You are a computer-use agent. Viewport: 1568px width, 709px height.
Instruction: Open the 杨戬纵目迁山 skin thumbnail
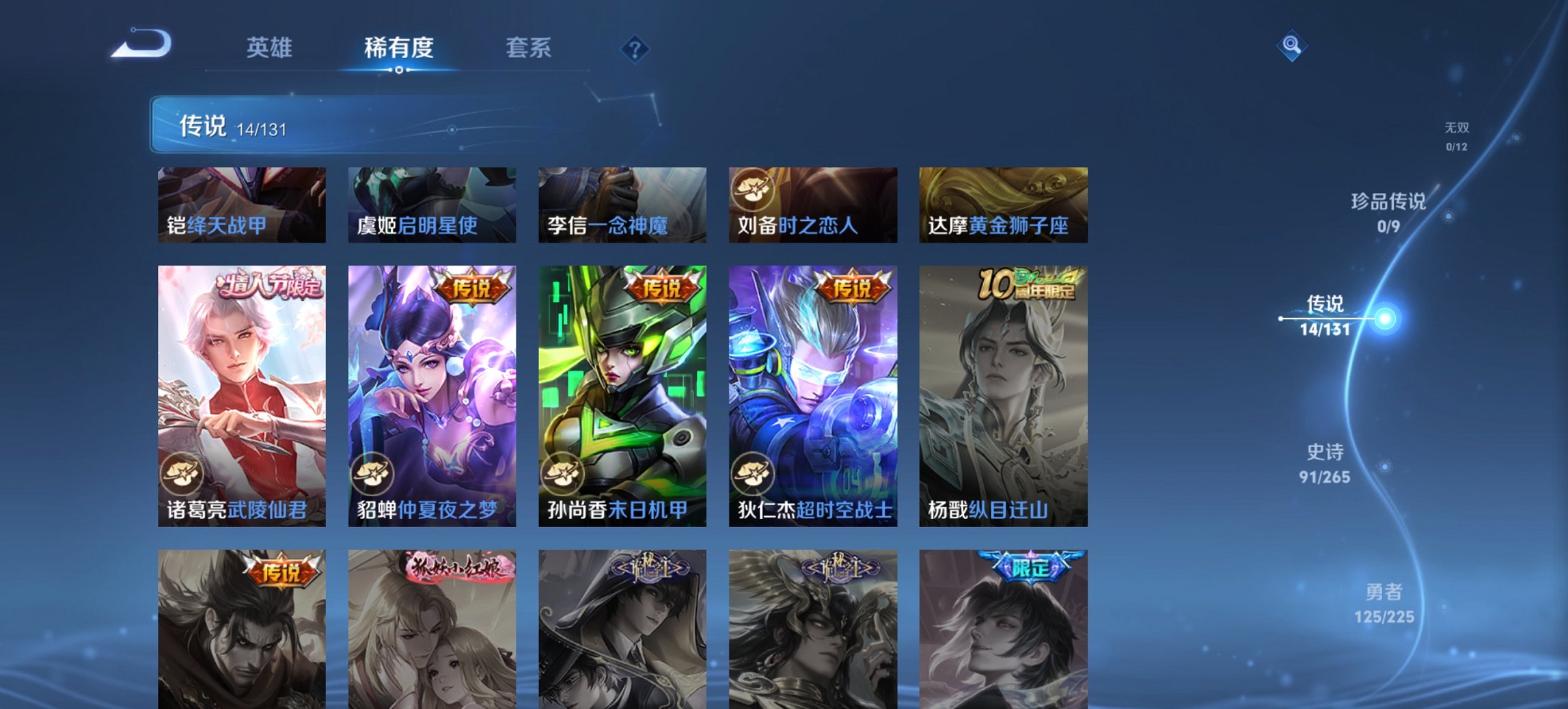[x=1004, y=397]
